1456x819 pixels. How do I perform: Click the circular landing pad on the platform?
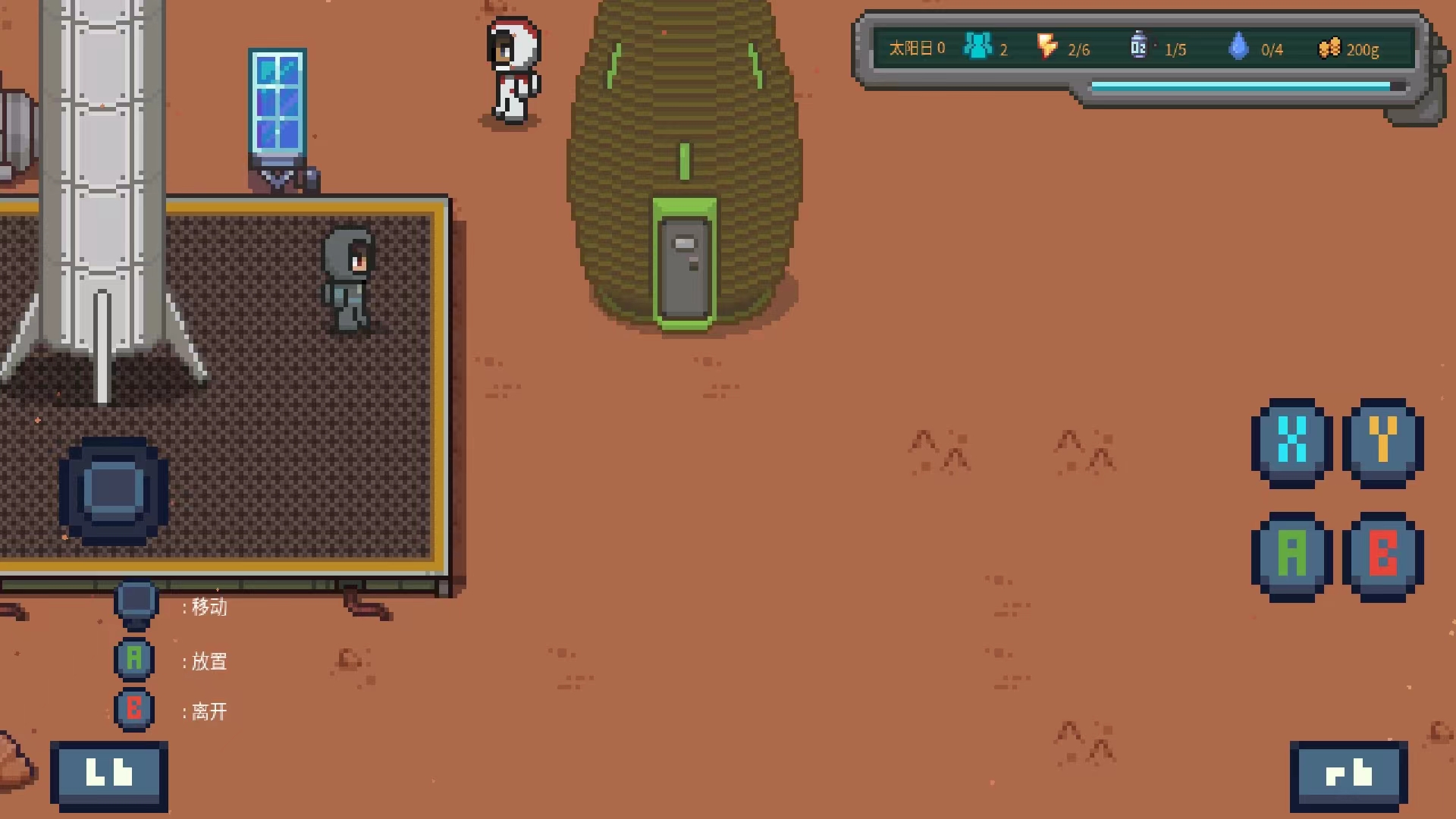(x=112, y=489)
